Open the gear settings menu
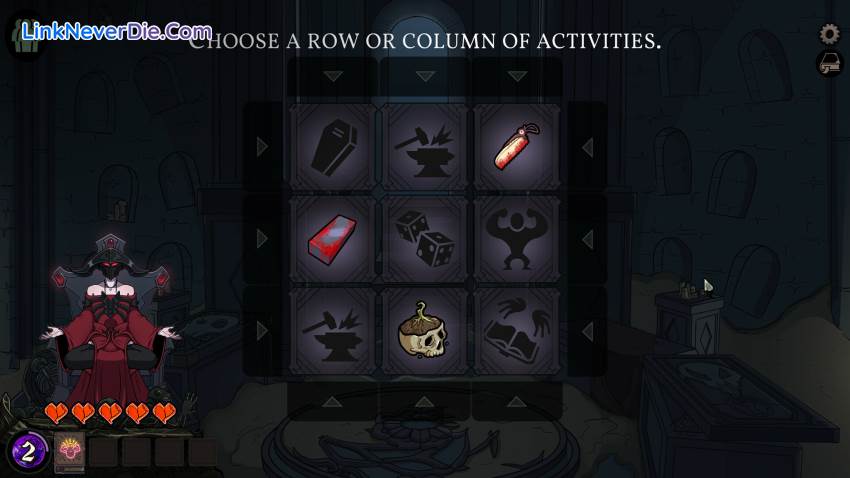 pos(829,34)
